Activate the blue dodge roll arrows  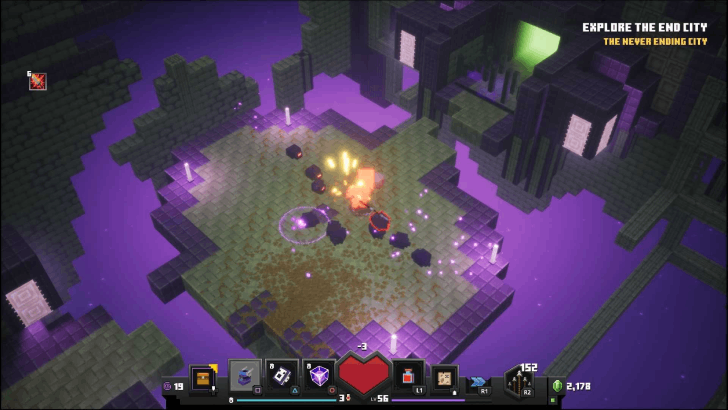click(x=479, y=381)
